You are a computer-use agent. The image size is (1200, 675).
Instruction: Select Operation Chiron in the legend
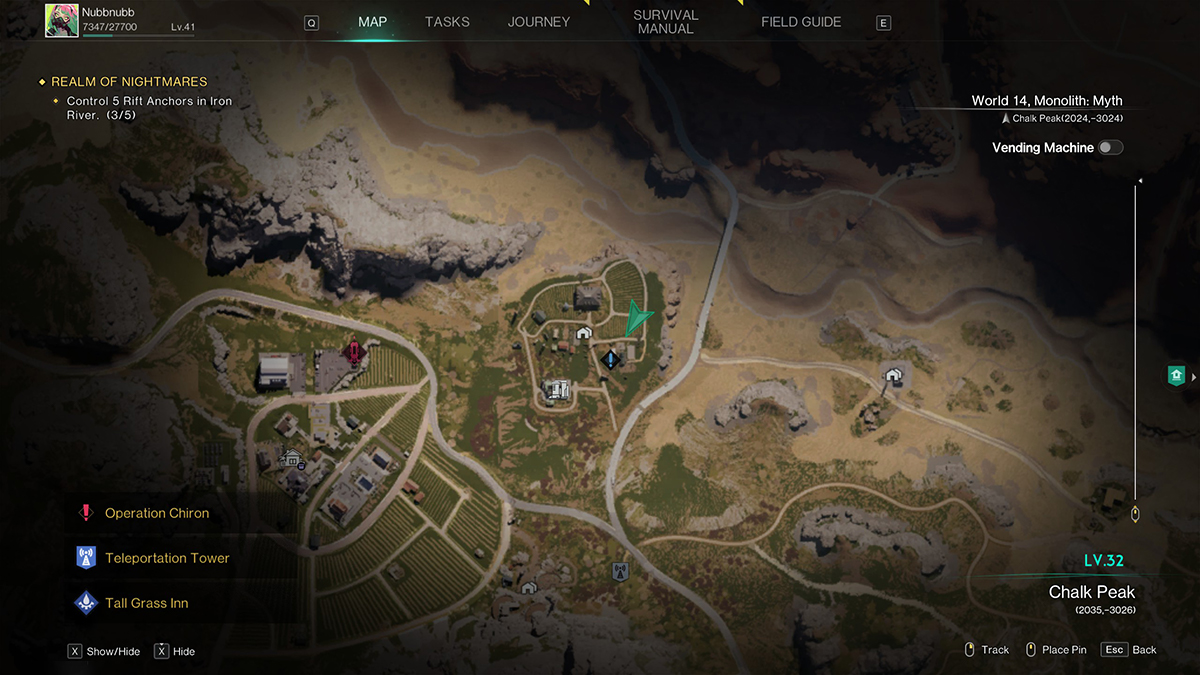point(157,513)
